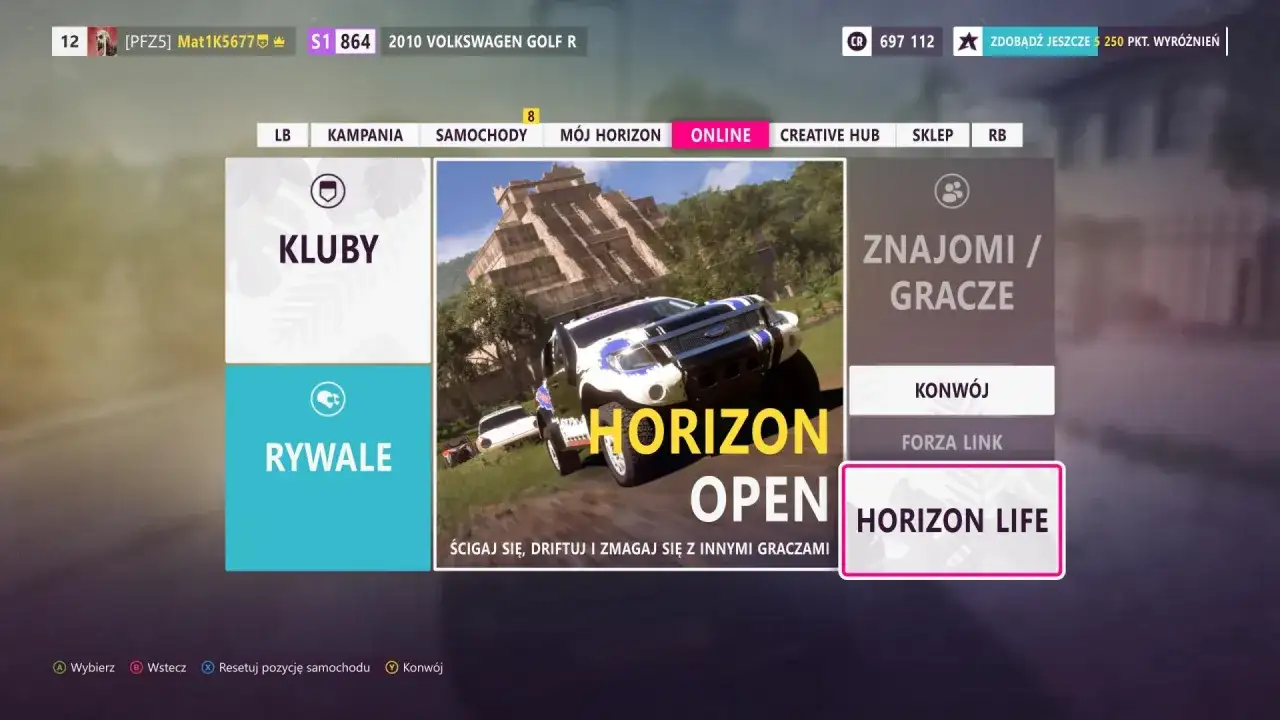This screenshot has height=720, width=1280.
Task: Select FORZA LINK
Action: 952,441
